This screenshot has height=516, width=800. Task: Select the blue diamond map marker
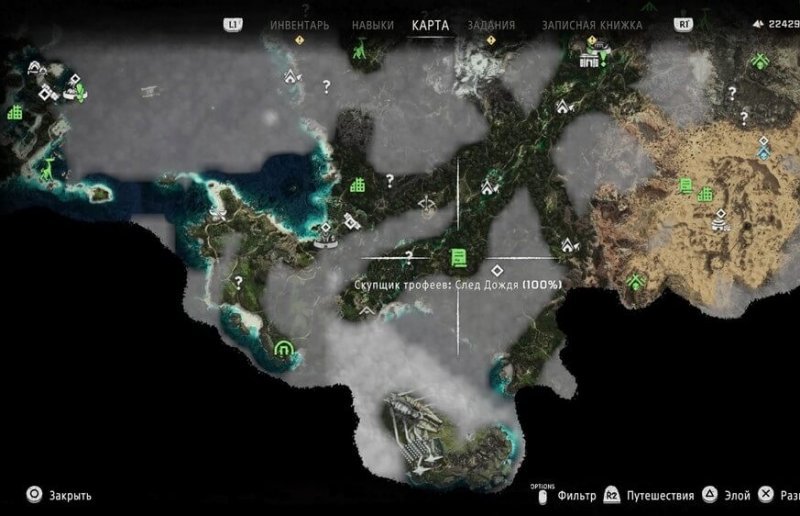[764, 153]
